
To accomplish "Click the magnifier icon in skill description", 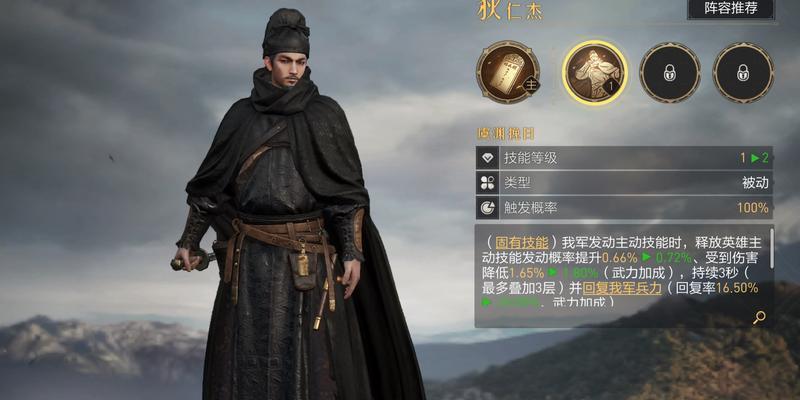I will tap(759, 317).
